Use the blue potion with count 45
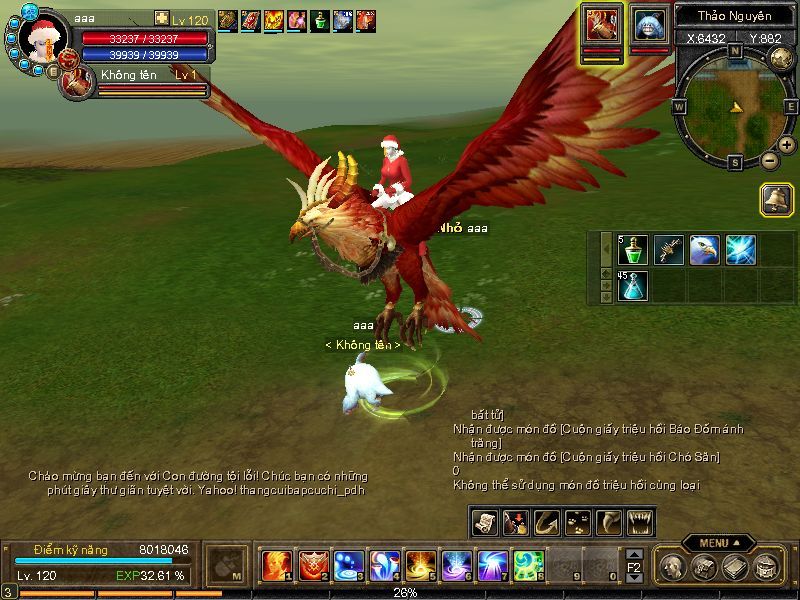Image resolution: width=800 pixels, height=600 pixels. (633, 286)
